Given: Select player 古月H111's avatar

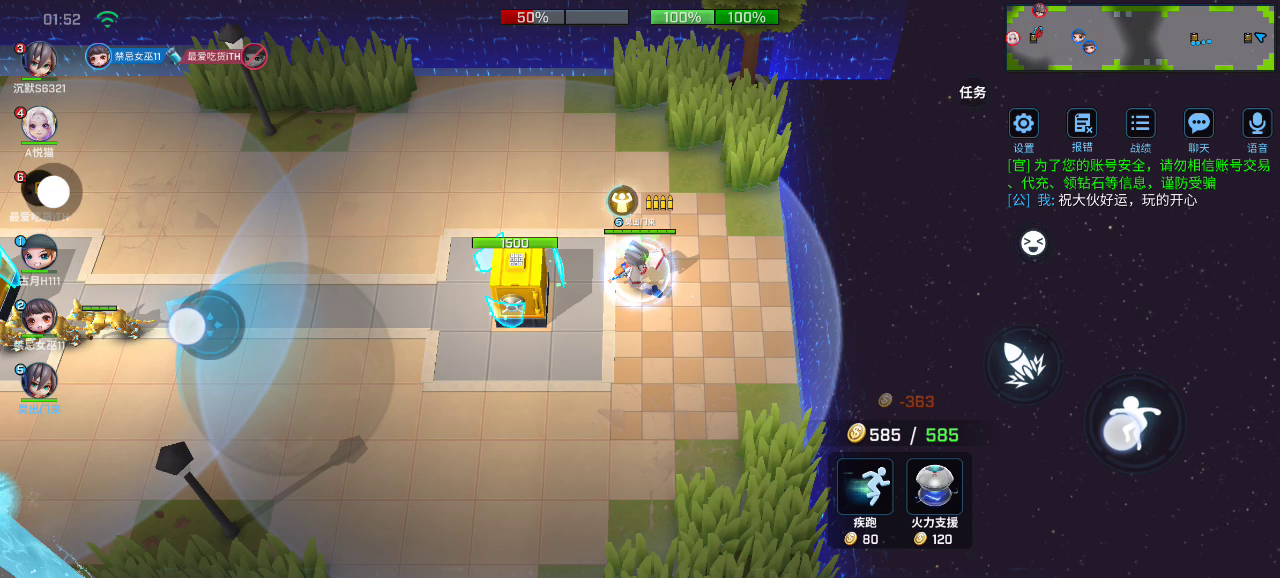Looking at the screenshot, I should point(39,253).
